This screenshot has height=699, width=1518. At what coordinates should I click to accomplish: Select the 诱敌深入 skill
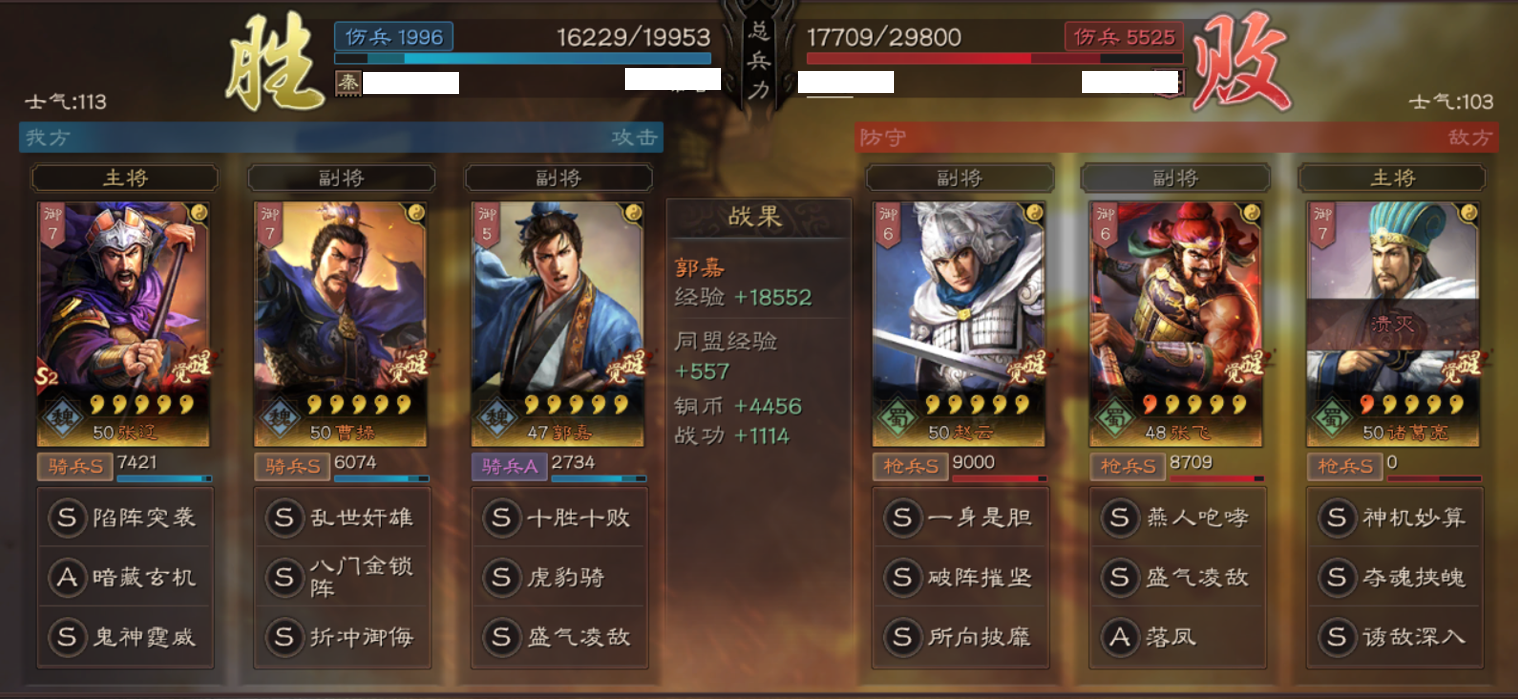coord(1395,637)
